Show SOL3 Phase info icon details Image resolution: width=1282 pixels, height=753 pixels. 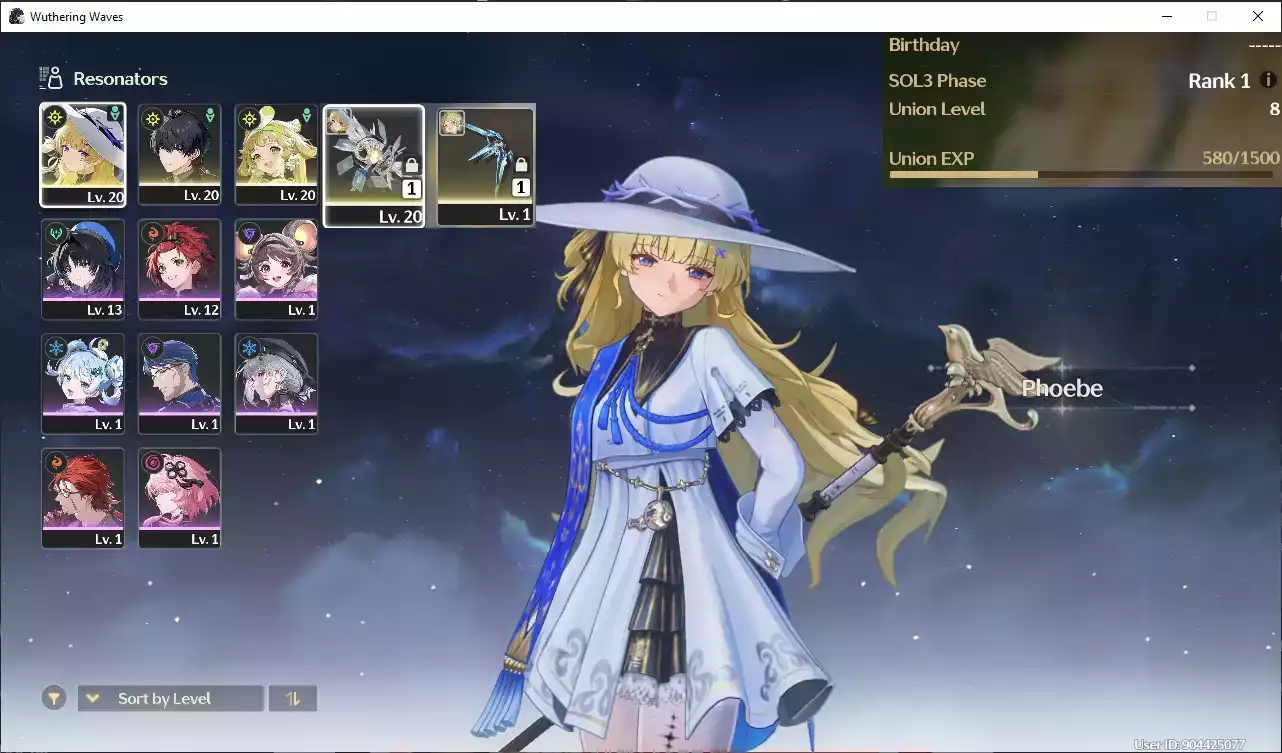[x=1268, y=80]
